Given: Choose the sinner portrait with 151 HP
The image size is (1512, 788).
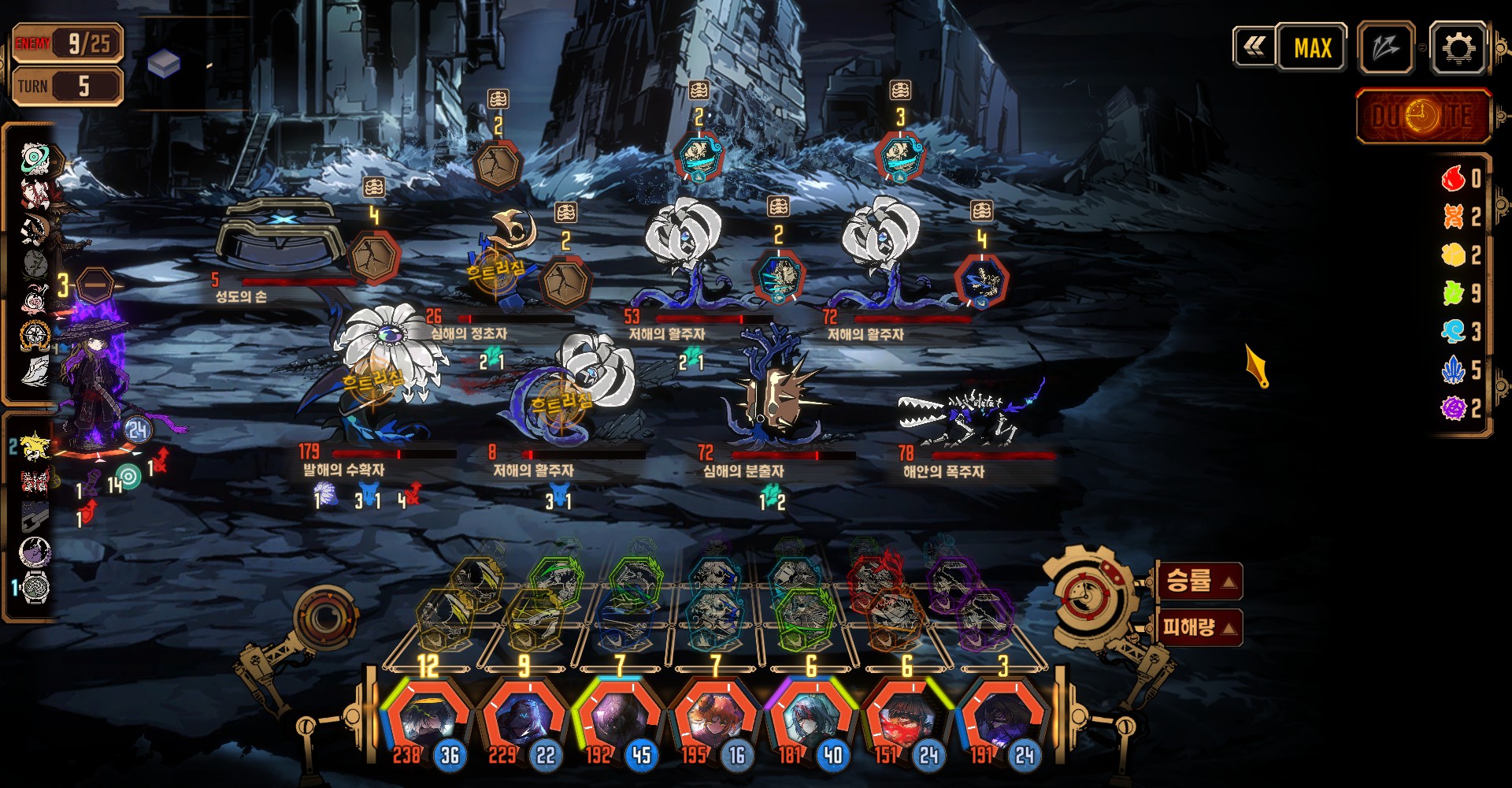Looking at the screenshot, I should (907, 719).
